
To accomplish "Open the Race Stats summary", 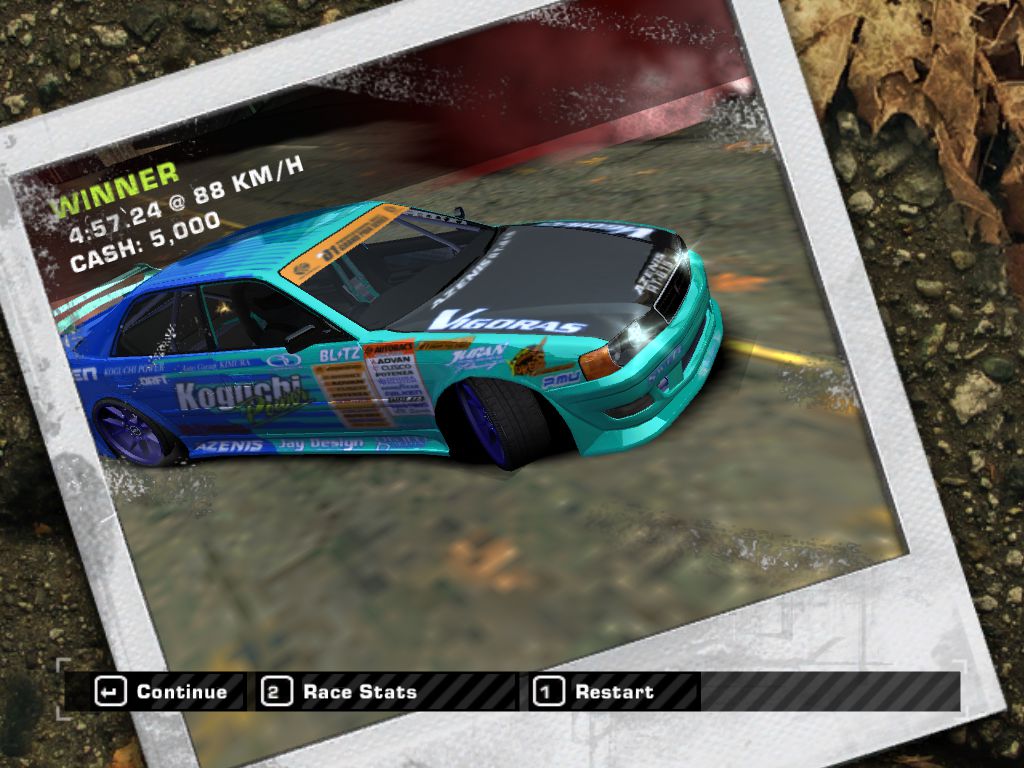I will pyautogui.click(x=342, y=692).
